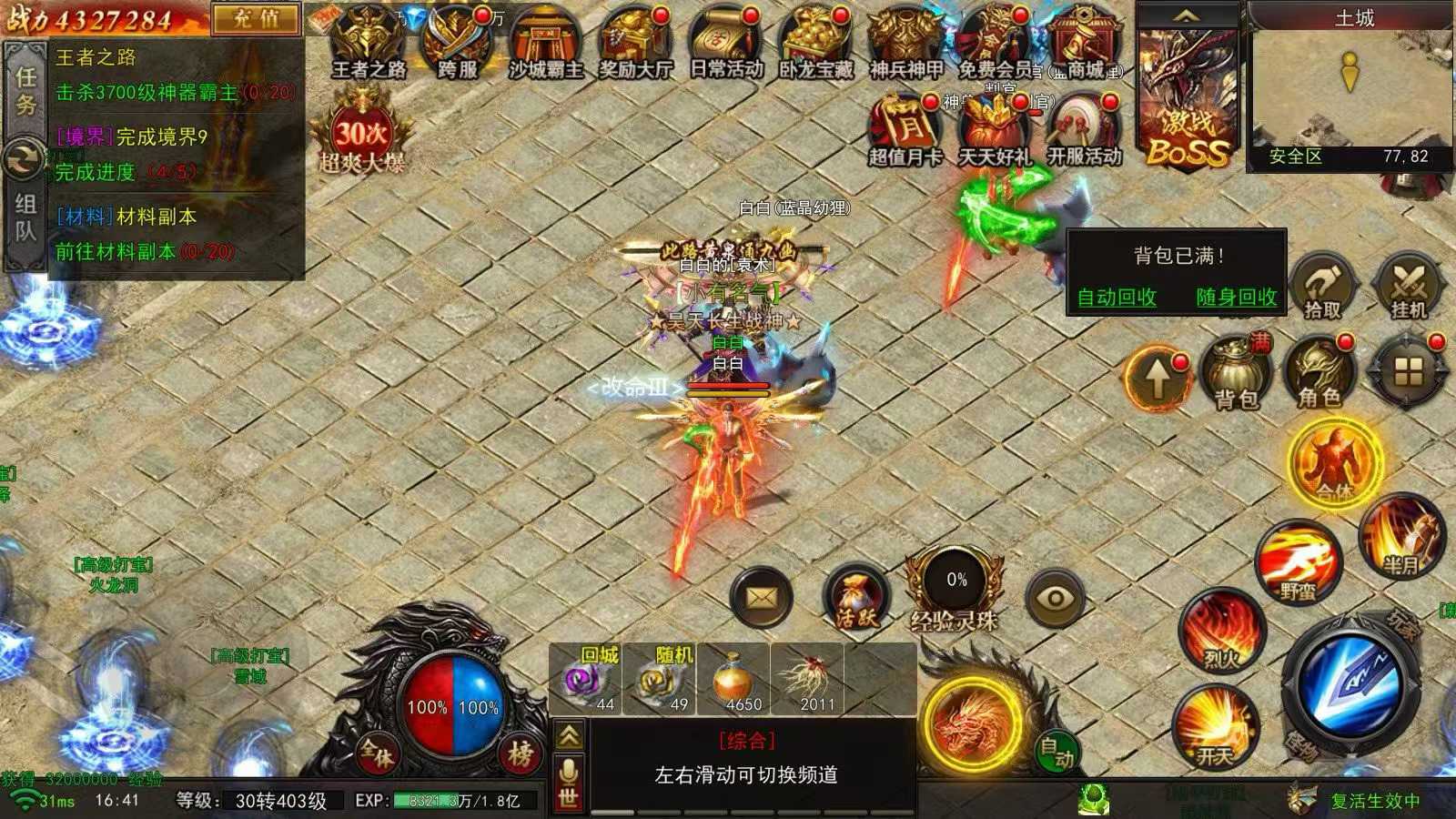1456x819 pixels.
Task: Choose 随身回收 portable recycle link
Action: tap(1236, 298)
